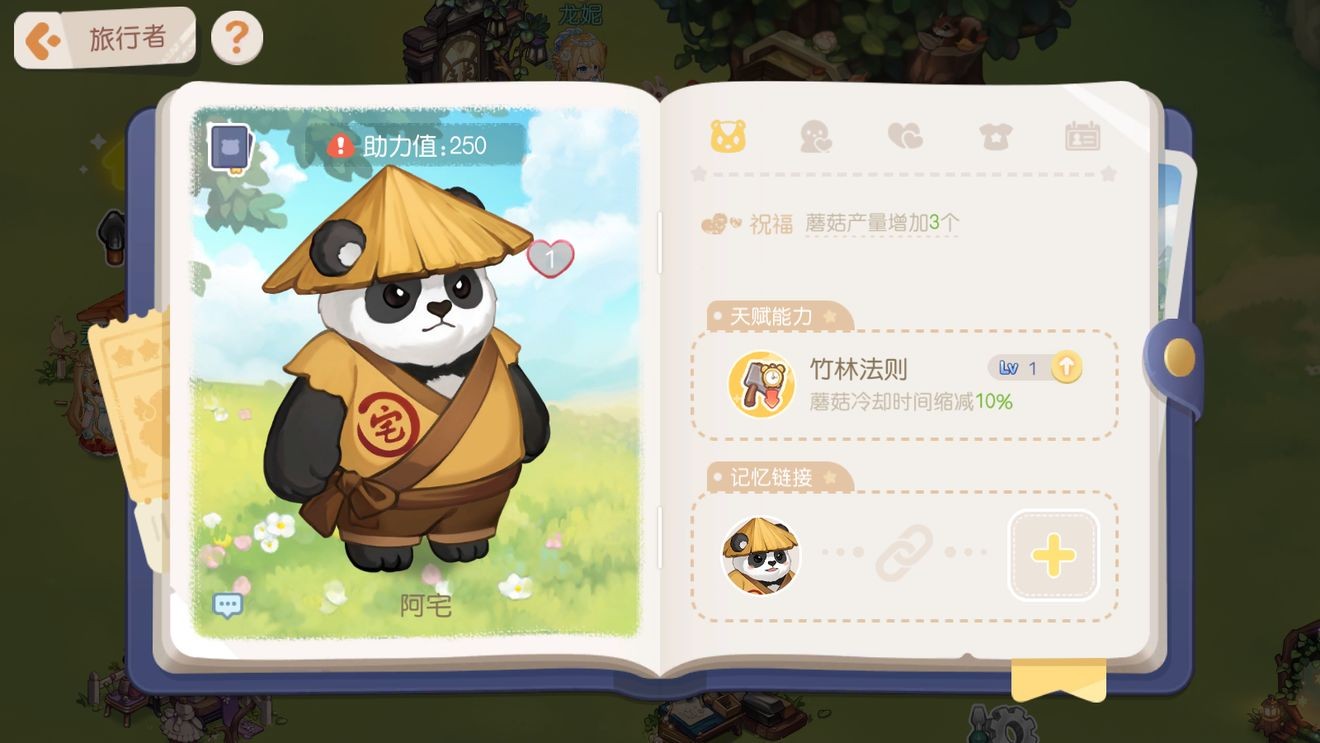This screenshot has width=1320, height=743.
Task: Click the heart counter showing 1
Action: click(552, 257)
